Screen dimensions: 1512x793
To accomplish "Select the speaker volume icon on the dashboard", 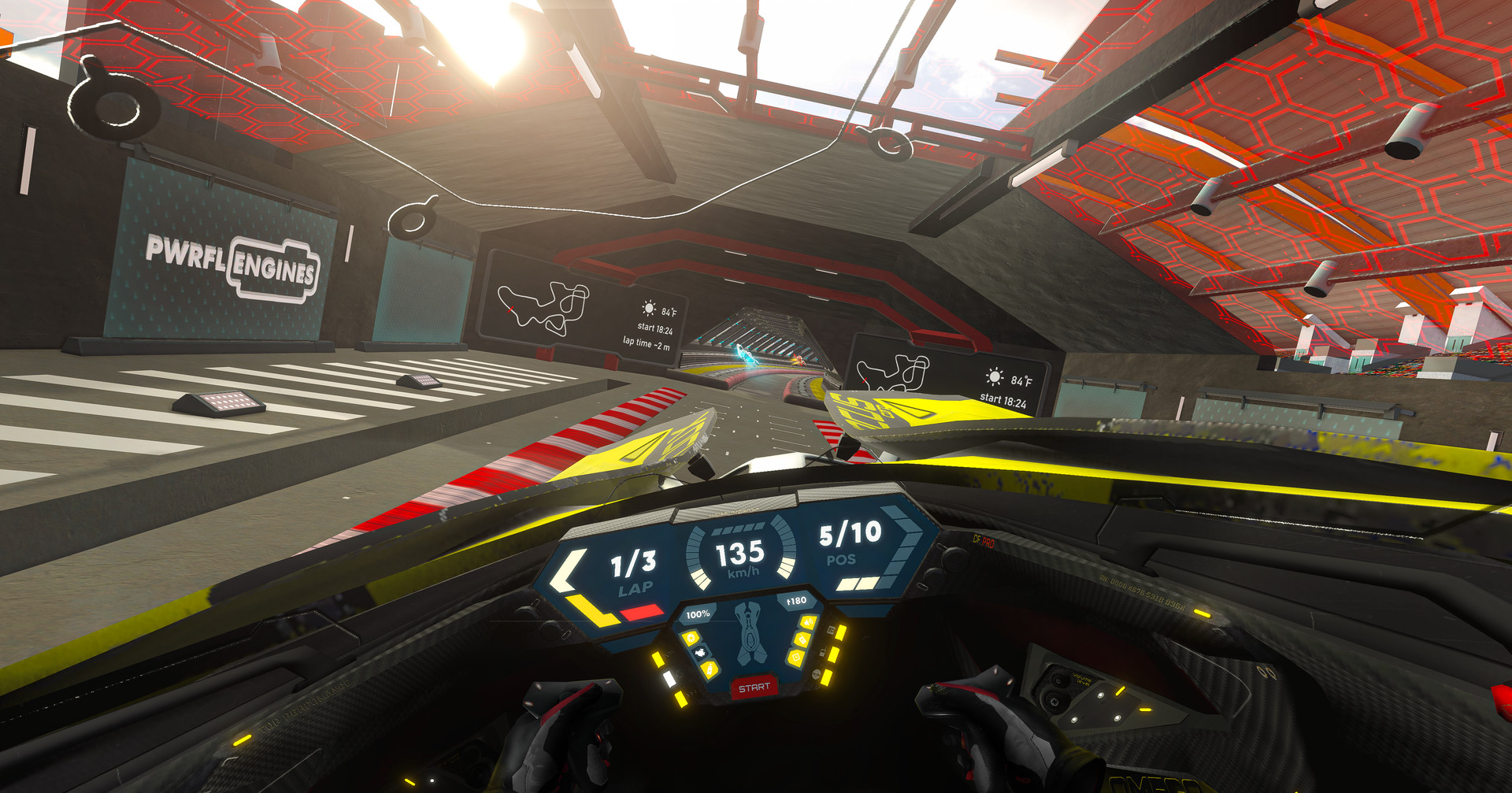I will click(x=808, y=622).
